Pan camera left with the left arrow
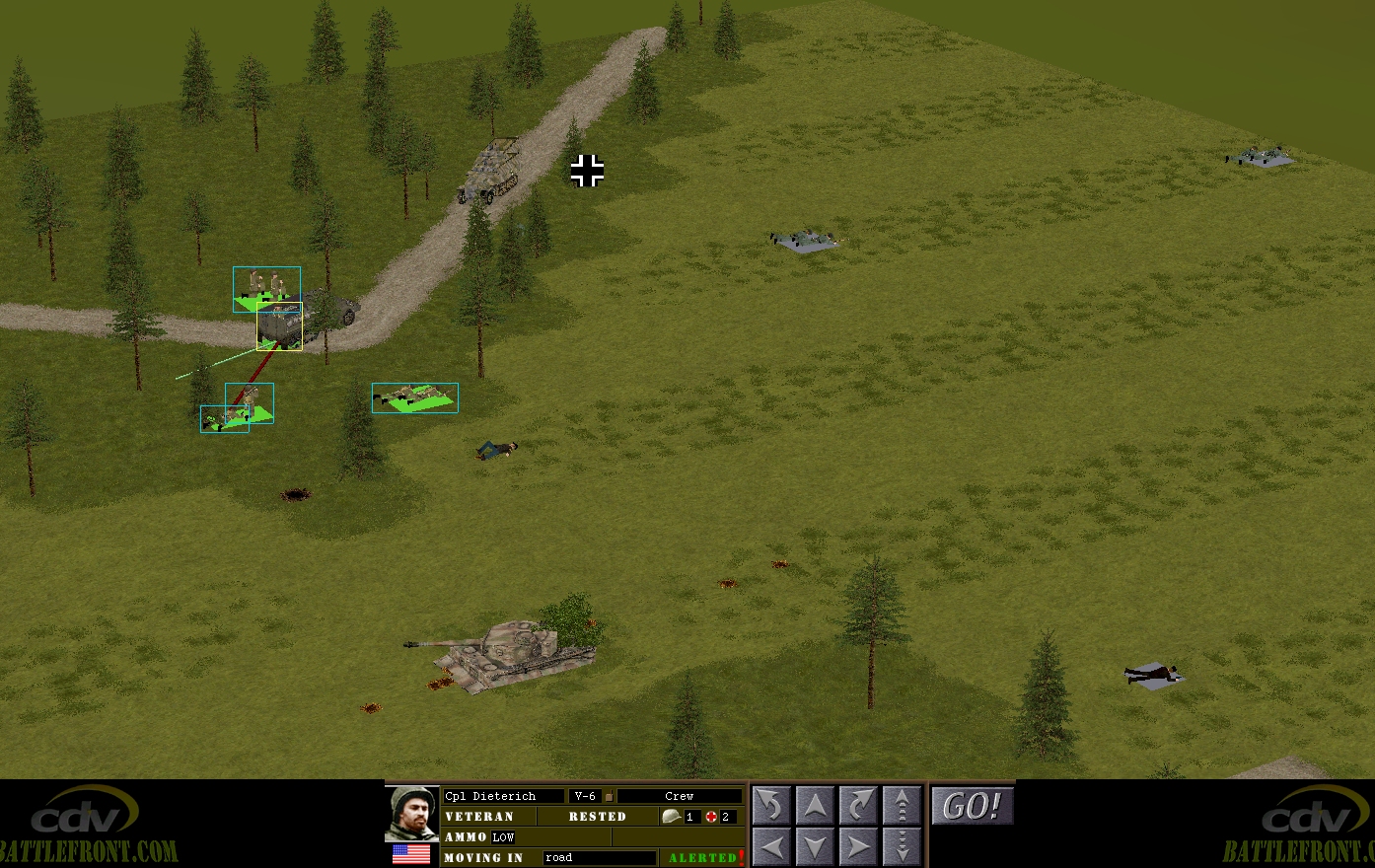This screenshot has height=868, width=1375. coord(771,846)
